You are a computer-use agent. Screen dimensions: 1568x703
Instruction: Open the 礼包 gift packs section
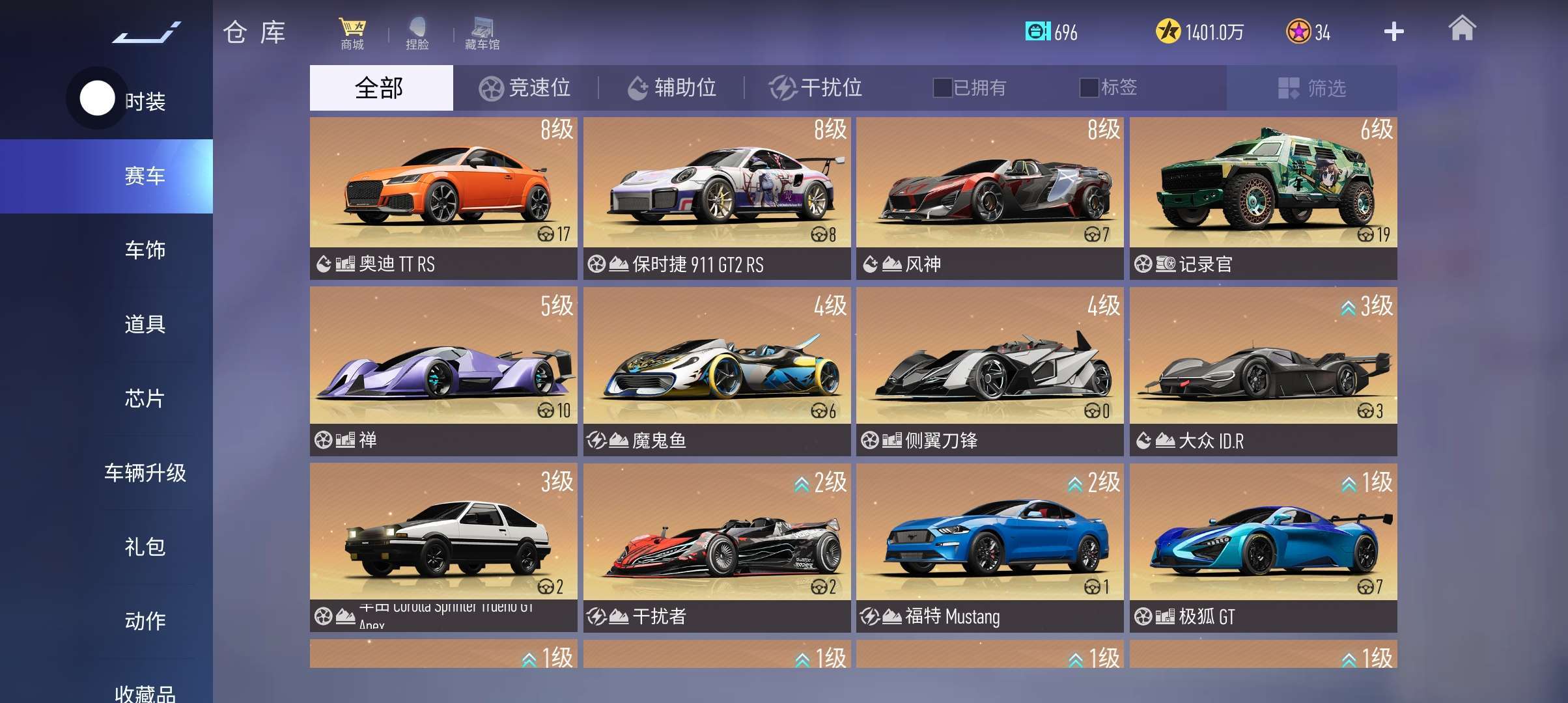(x=145, y=547)
